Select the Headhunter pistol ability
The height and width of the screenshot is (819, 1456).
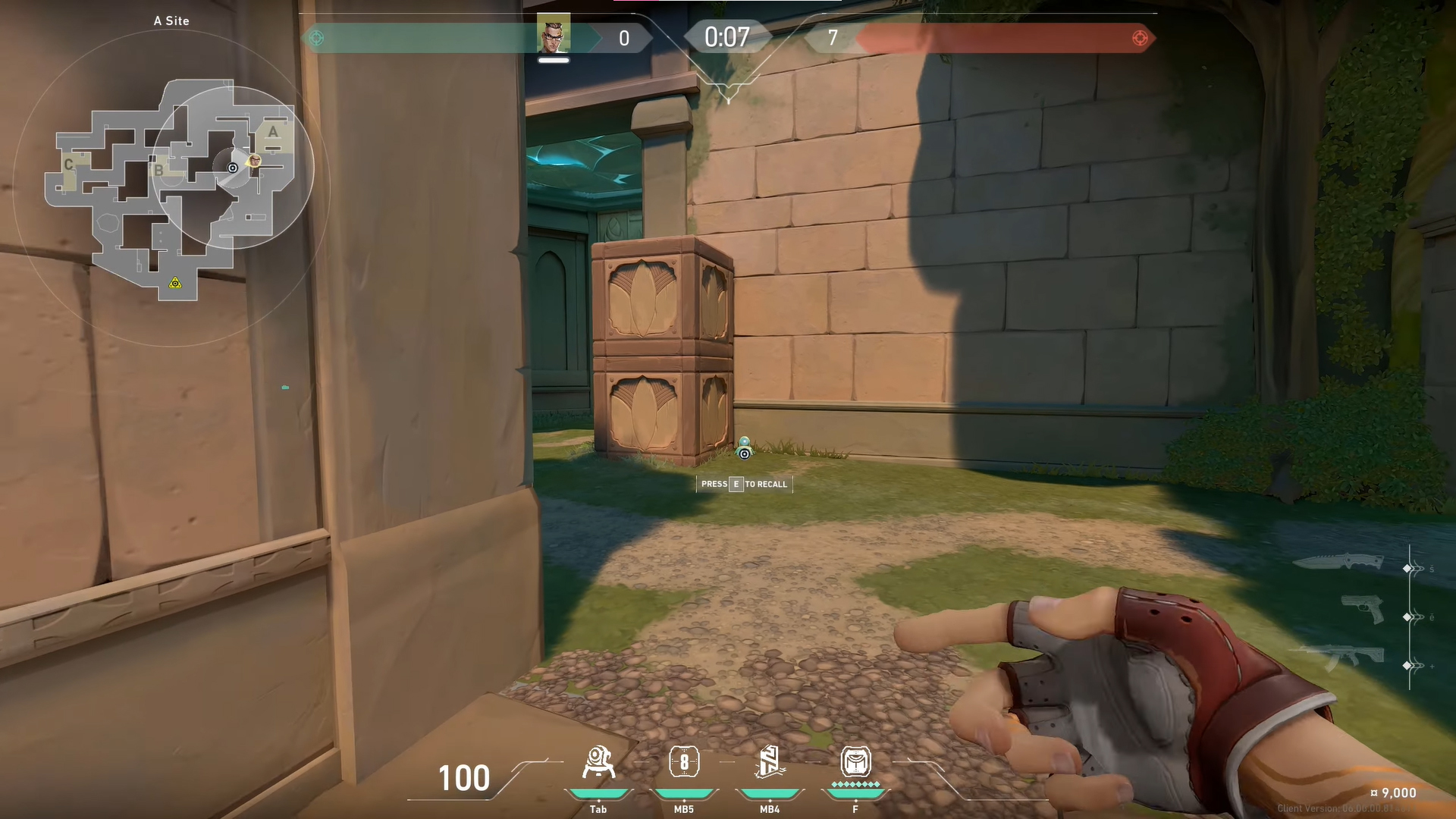(683, 763)
